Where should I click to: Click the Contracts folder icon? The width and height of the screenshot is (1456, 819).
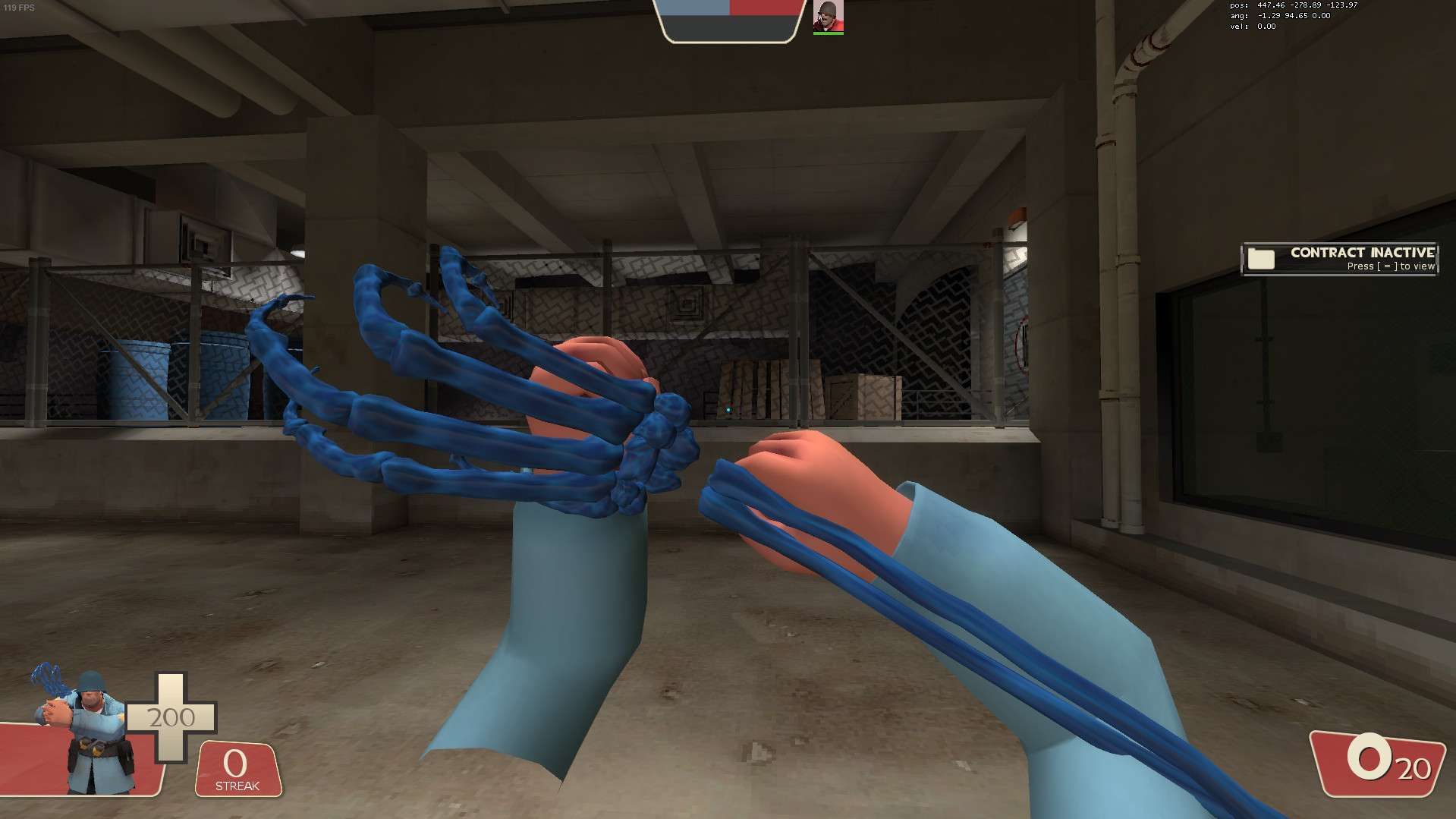(x=1260, y=259)
